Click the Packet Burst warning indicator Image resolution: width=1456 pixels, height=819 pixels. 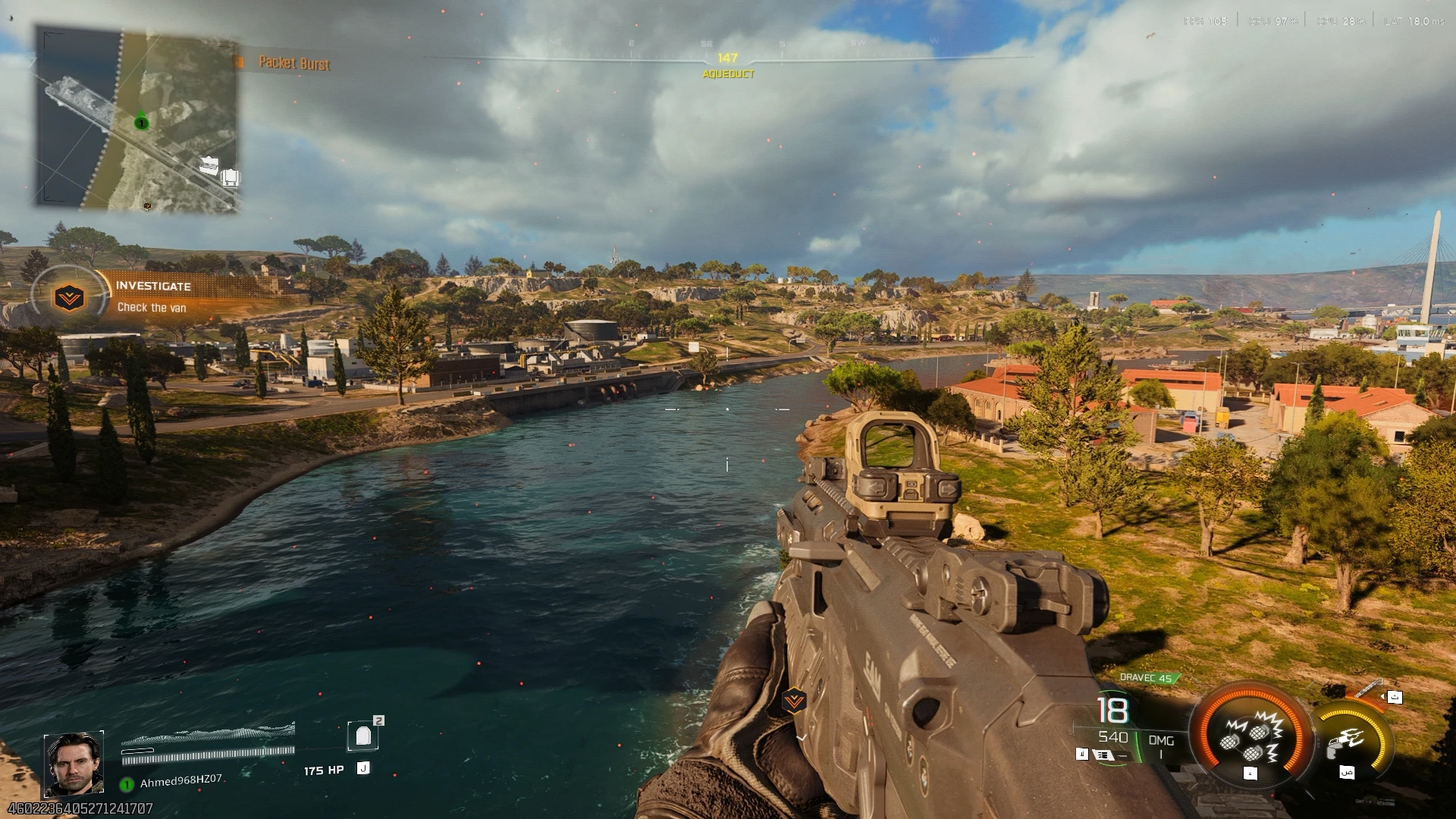(293, 63)
